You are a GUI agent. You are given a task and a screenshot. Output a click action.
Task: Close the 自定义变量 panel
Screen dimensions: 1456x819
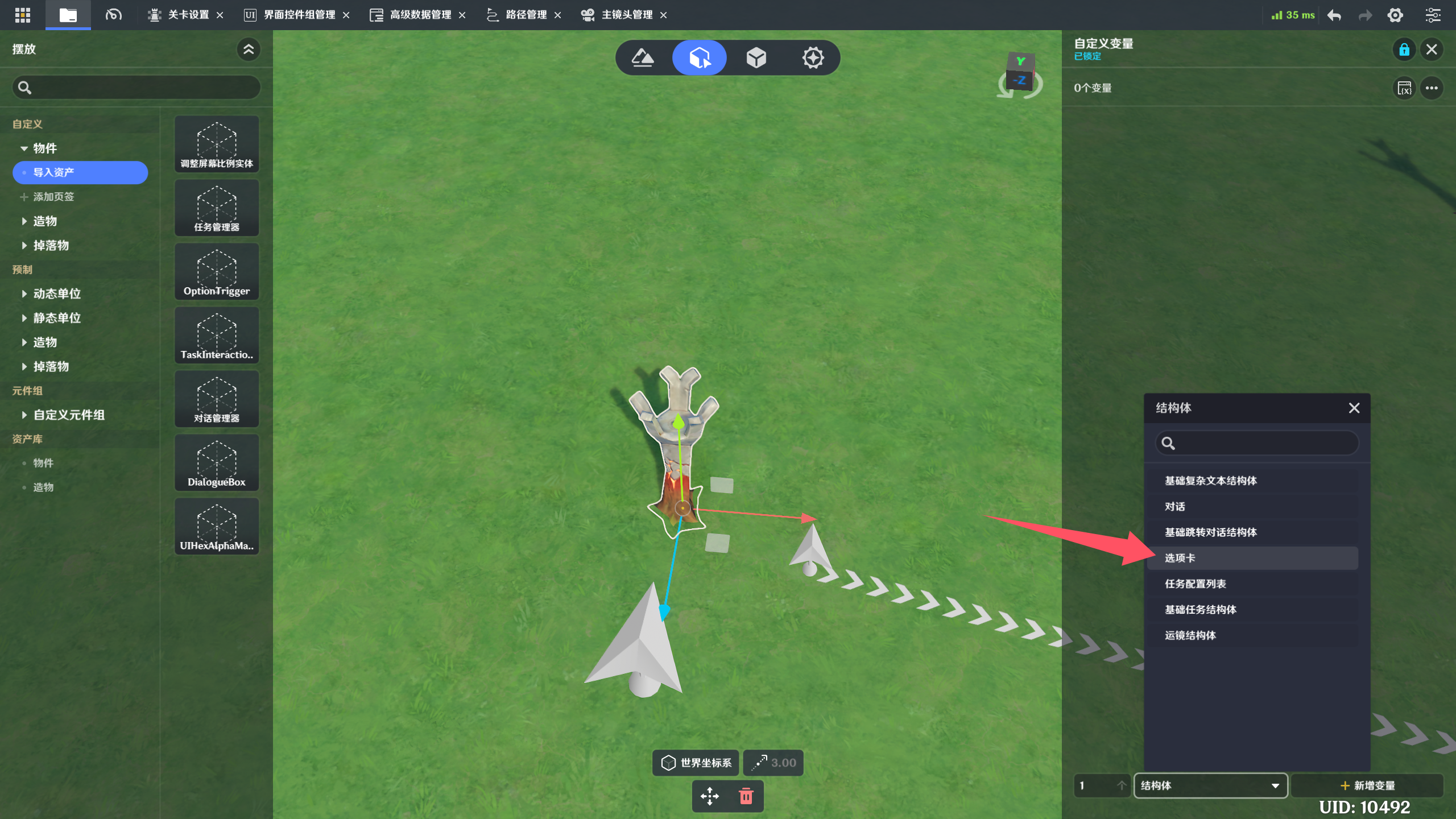coord(1432,49)
